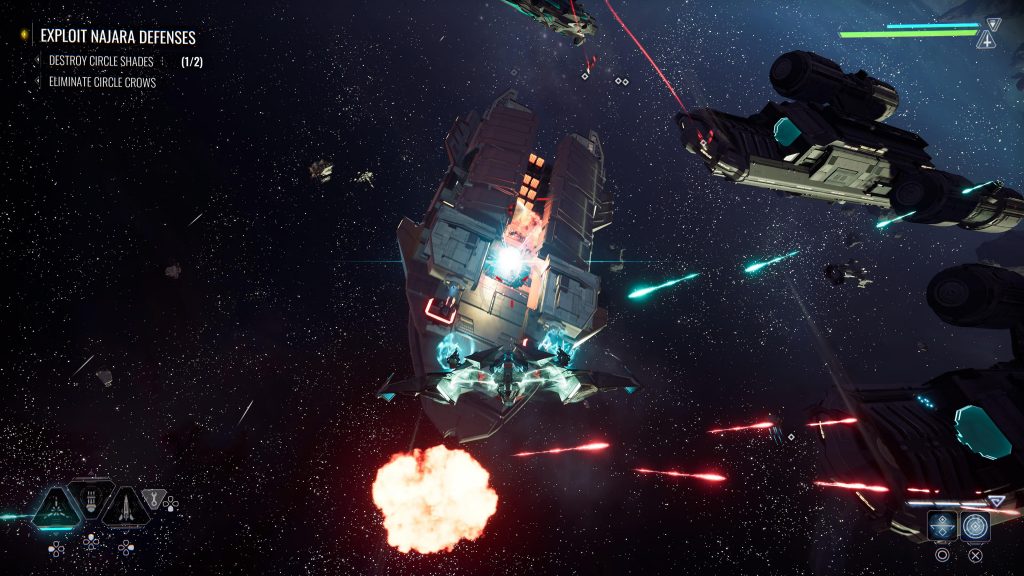
Task: Trigger the twin-diamond ability icon
Action: (942, 525)
